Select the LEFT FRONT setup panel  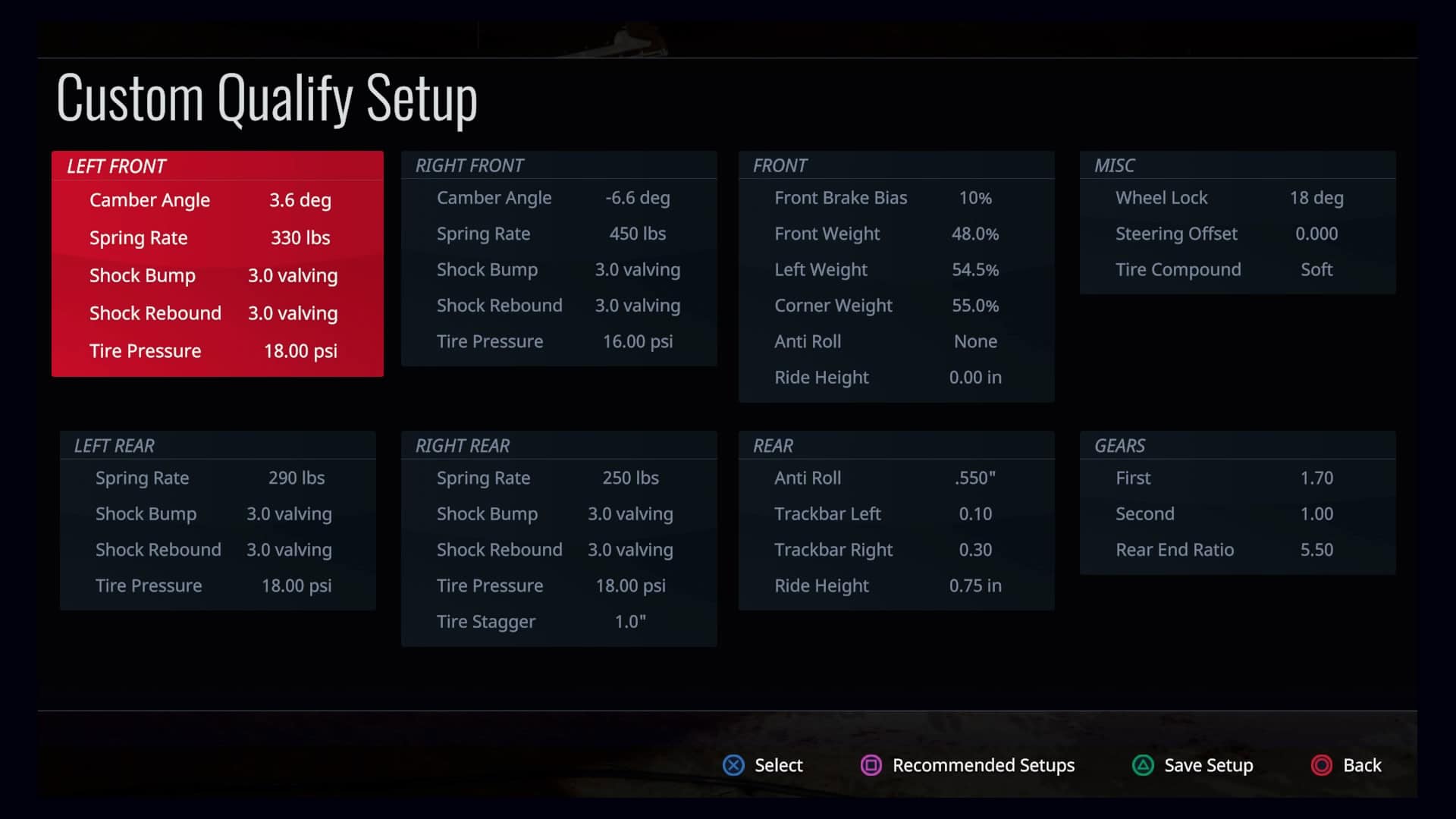[x=217, y=263]
